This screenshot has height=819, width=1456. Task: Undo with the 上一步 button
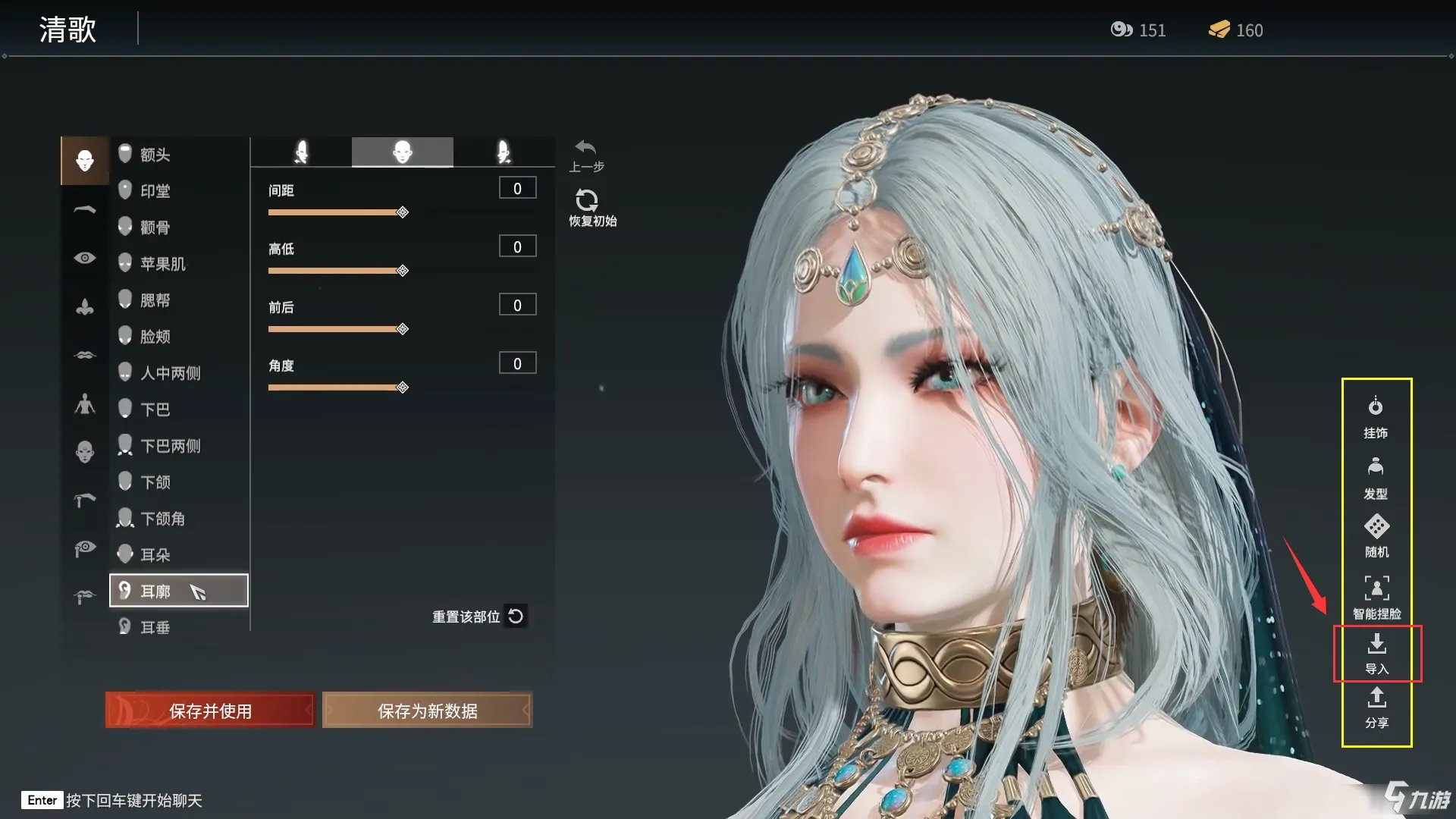tap(586, 155)
